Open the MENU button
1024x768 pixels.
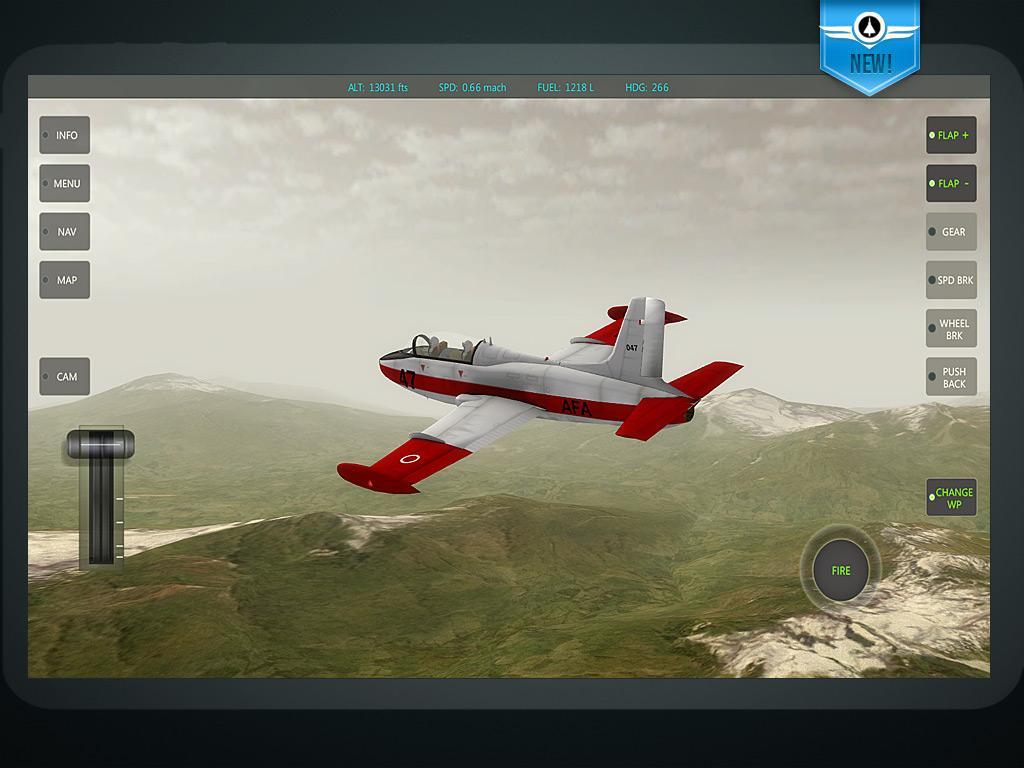[x=65, y=184]
